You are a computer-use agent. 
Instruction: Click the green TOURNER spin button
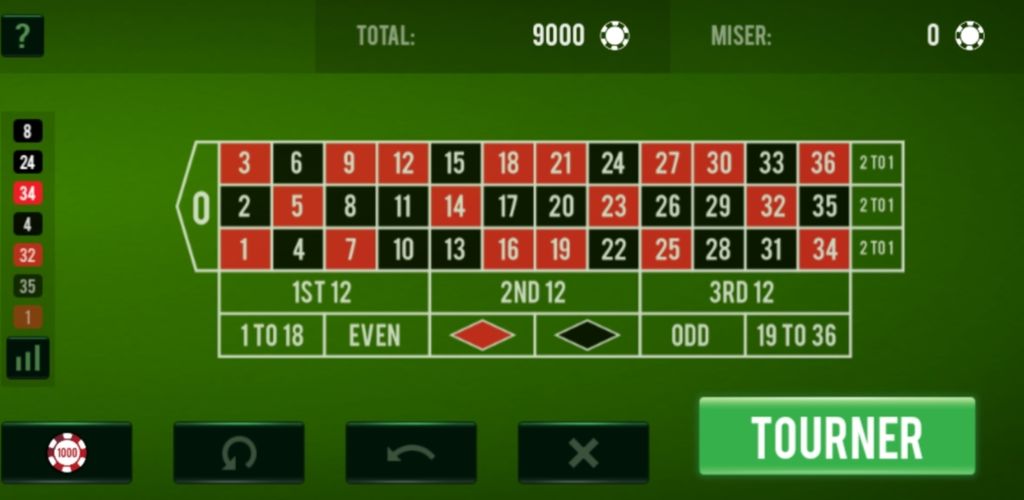tap(836, 437)
